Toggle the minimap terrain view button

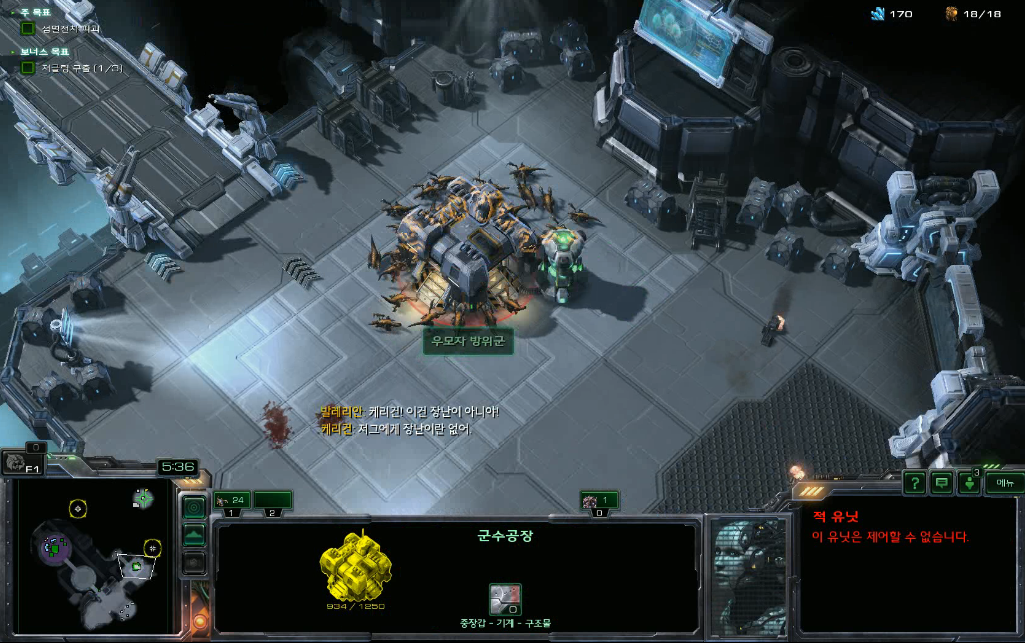pos(195,535)
